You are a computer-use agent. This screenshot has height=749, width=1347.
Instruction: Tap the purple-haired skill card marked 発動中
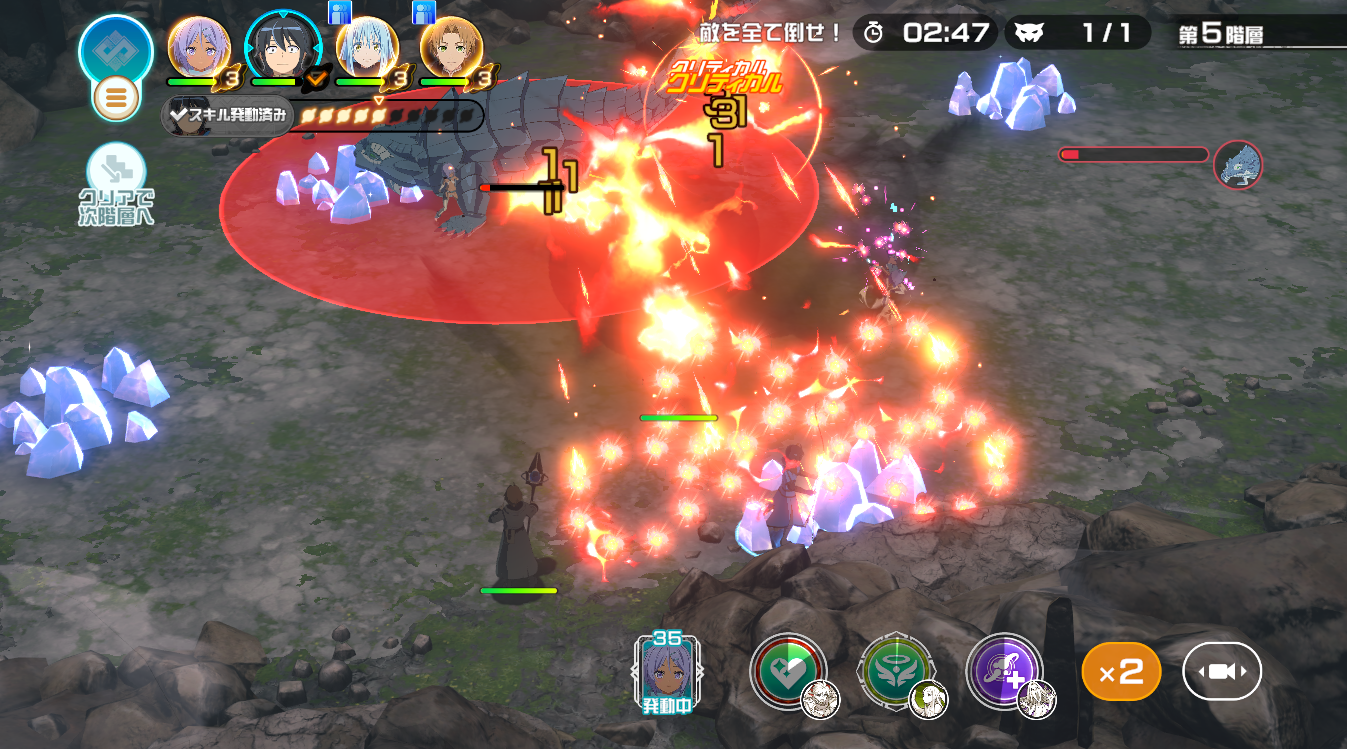[665, 672]
